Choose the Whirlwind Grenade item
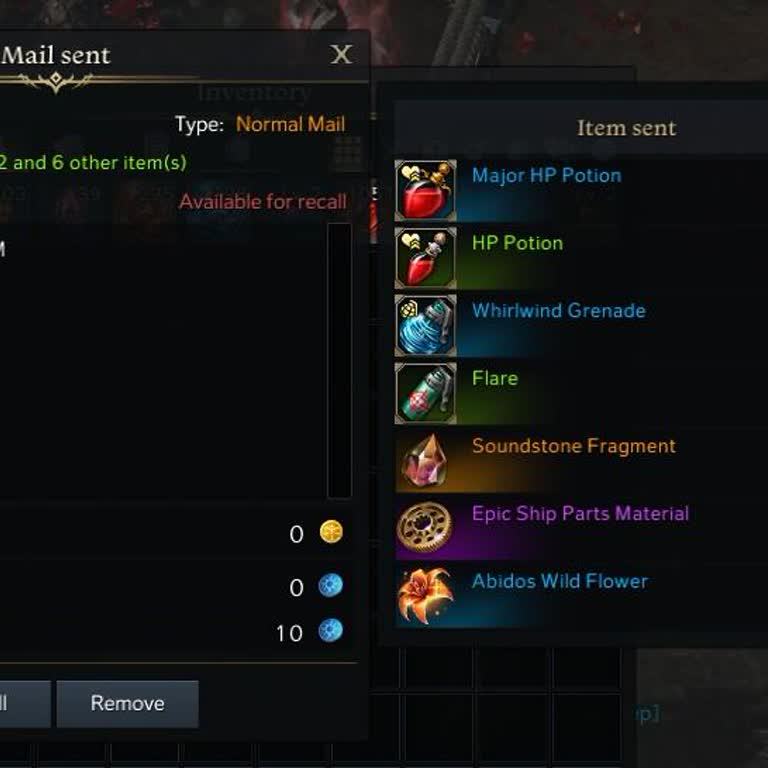The height and width of the screenshot is (768, 768). (558, 311)
